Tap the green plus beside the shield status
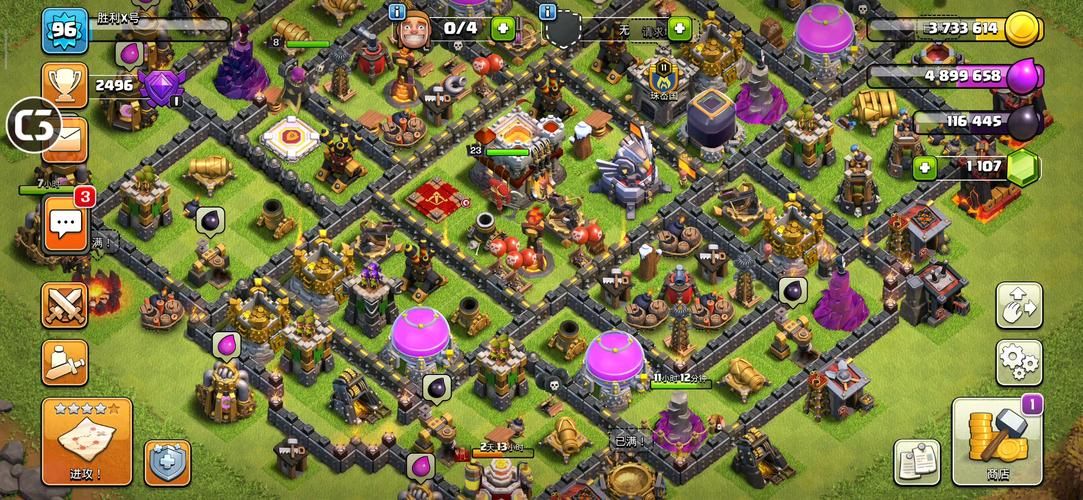Viewport: 1083px width, 500px height. (x=680, y=28)
